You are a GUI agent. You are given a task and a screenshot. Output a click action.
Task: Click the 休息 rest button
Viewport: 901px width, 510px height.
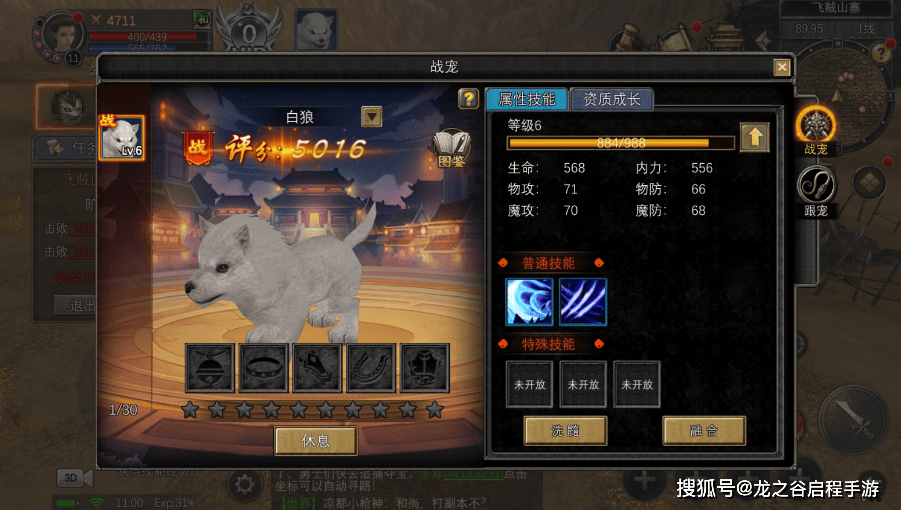click(315, 440)
